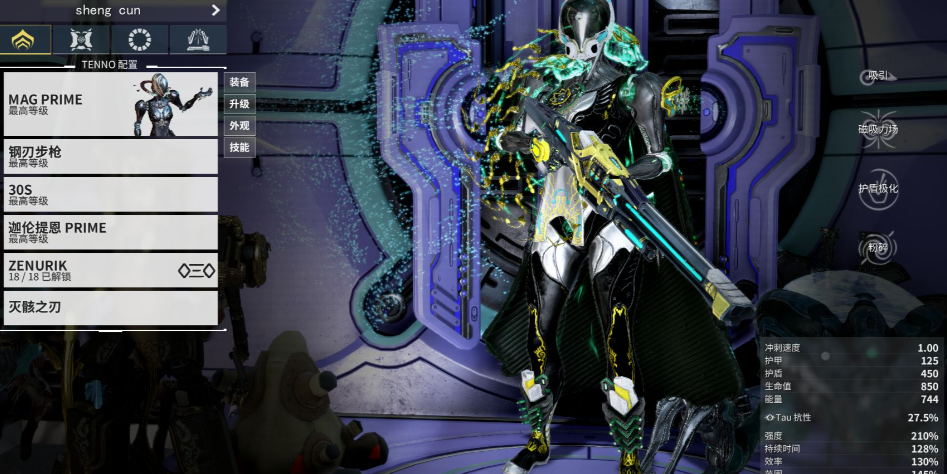Image resolution: width=947 pixels, height=474 pixels.
Task: Choose the 护盾极化 Polarize ability icon
Action: (878, 188)
